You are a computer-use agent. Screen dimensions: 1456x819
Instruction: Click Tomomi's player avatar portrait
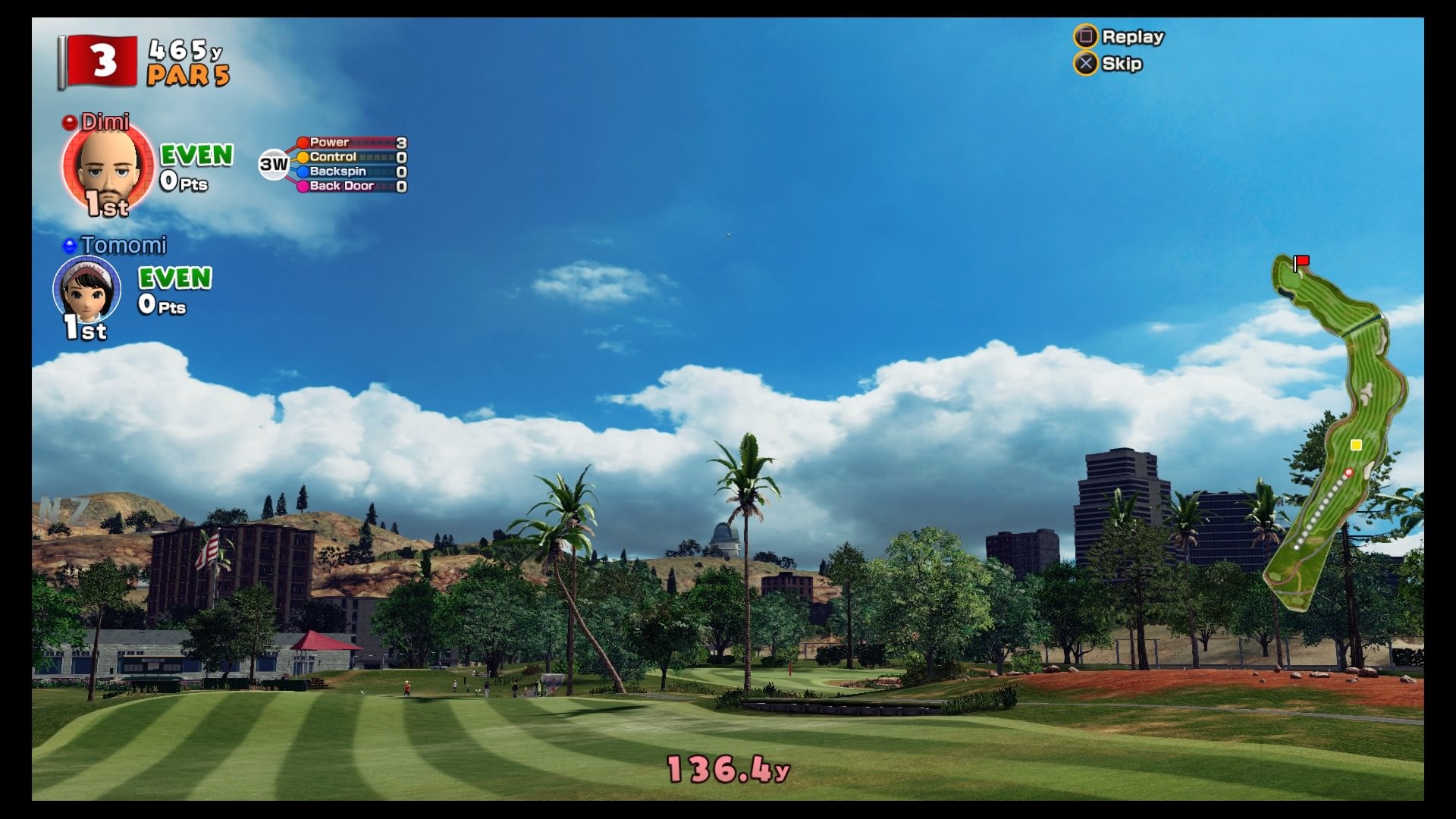pyautogui.click(x=87, y=293)
